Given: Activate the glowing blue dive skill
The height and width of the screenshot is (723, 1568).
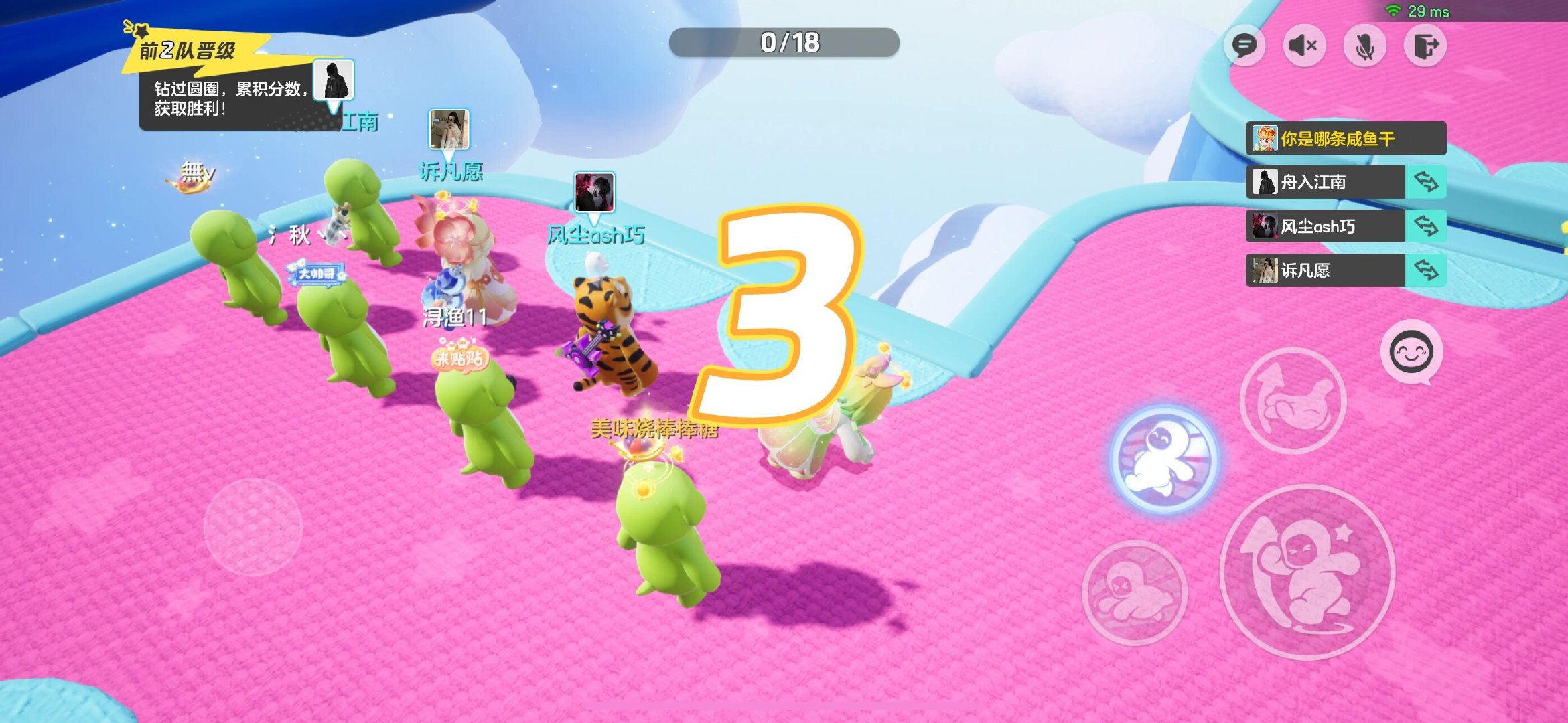Looking at the screenshot, I should 1164,459.
